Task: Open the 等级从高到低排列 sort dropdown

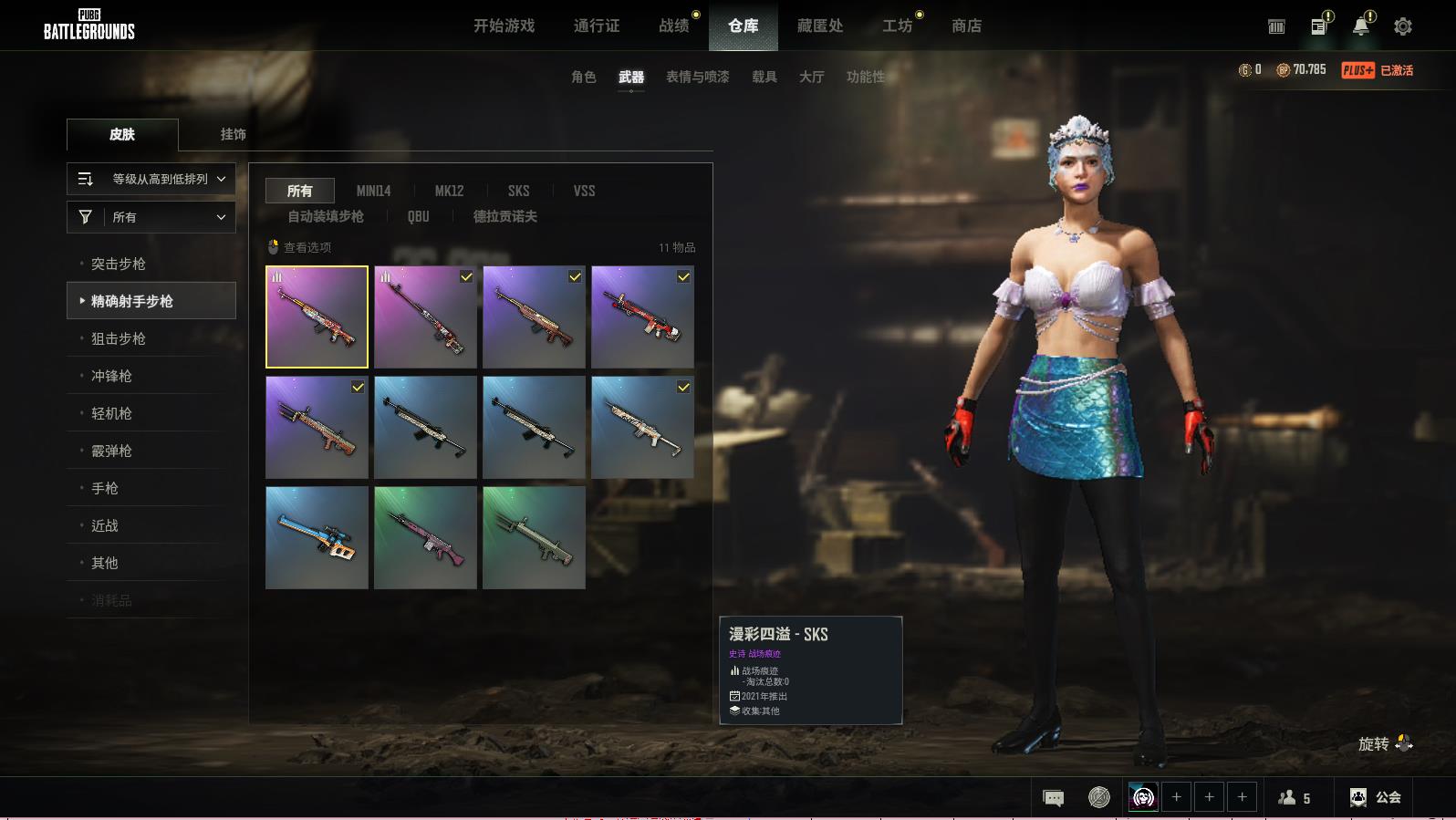Action: [151, 180]
